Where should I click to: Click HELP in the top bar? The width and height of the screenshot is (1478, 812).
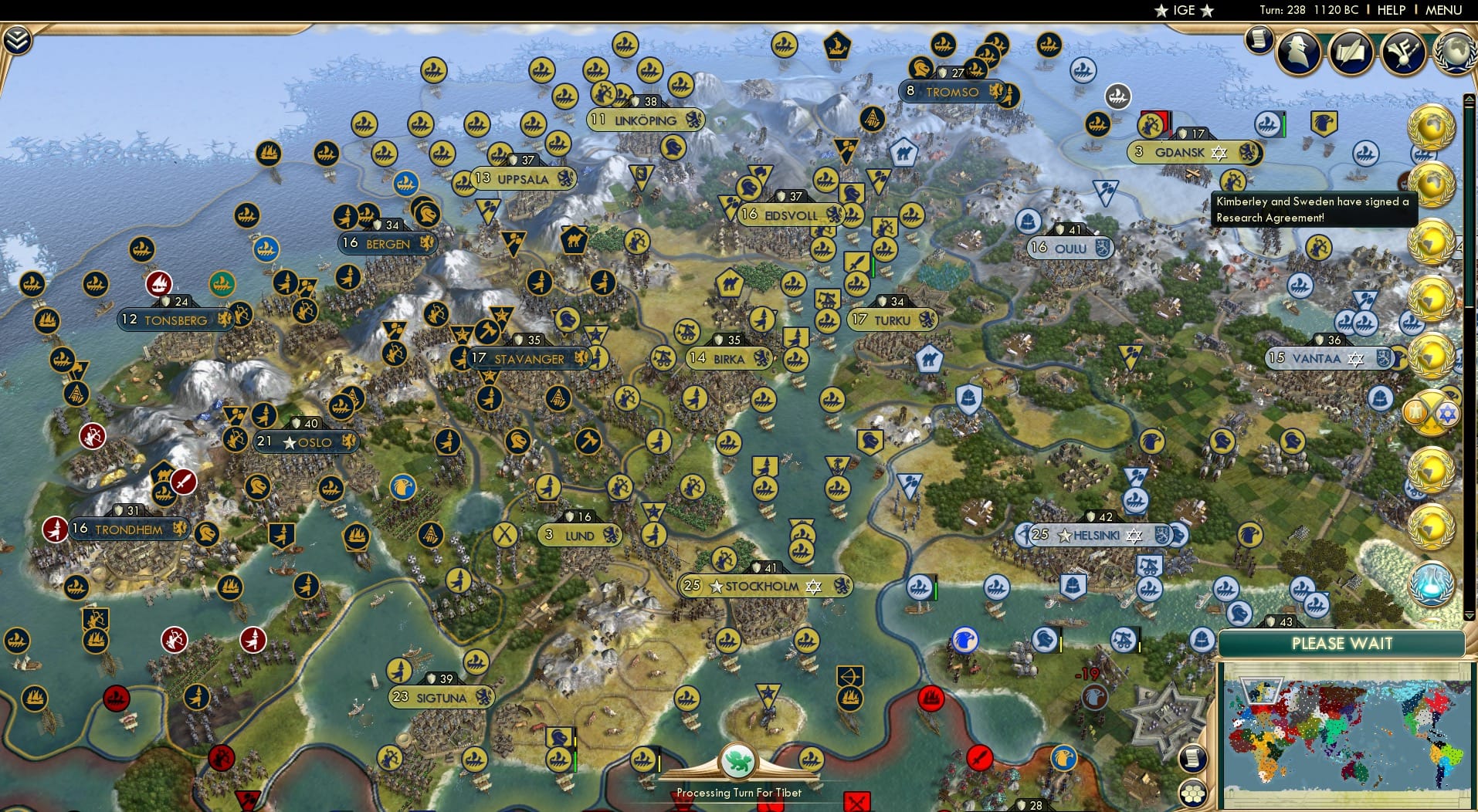(x=1390, y=11)
